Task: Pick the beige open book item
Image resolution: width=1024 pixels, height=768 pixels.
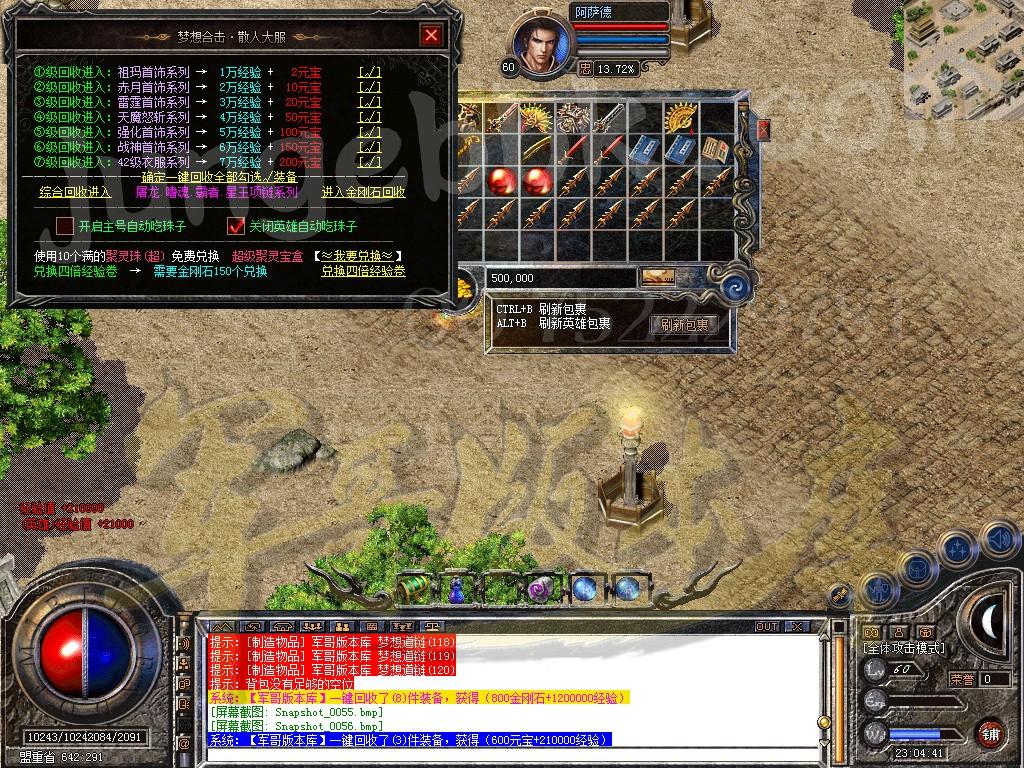Action: (x=713, y=150)
